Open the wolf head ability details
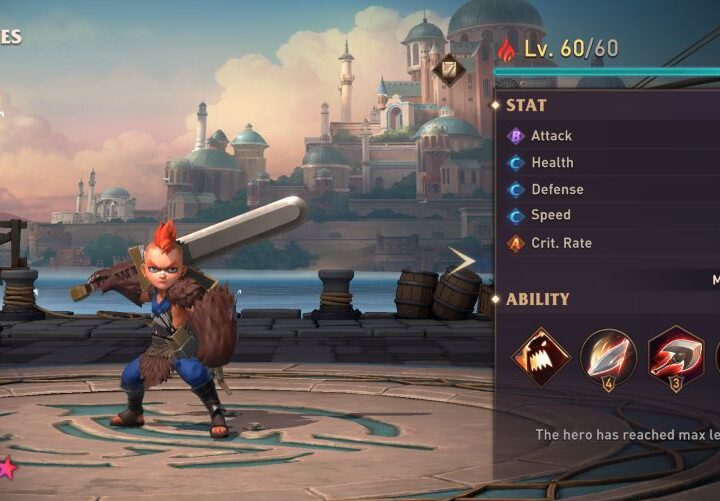The image size is (720, 501). click(x=541, y=357)
